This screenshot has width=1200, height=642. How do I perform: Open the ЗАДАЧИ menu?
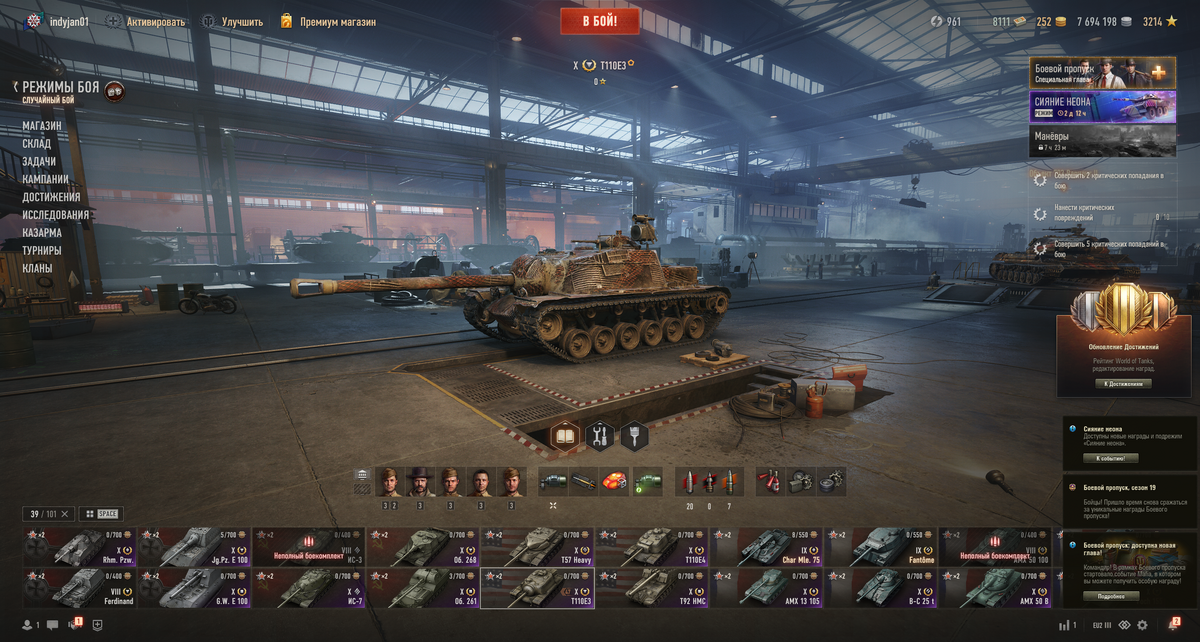(39, 162)
